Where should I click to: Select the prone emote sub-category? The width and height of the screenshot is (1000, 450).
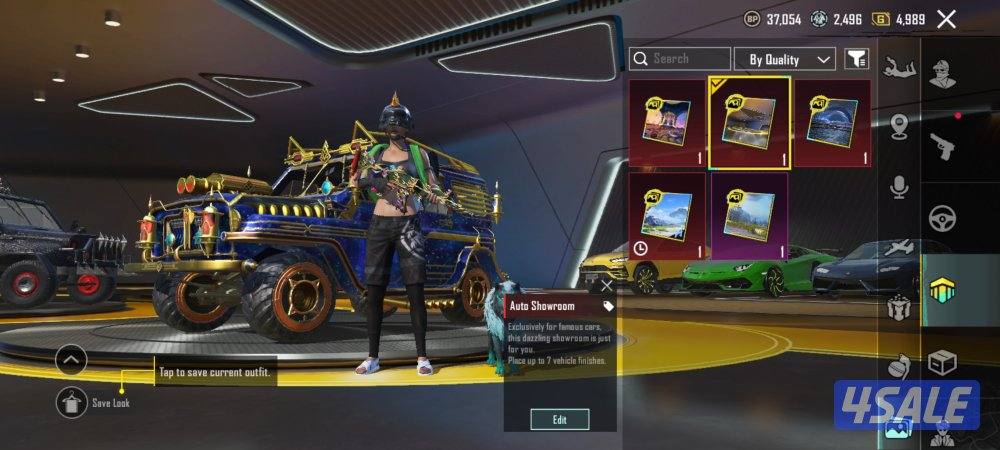click(x=899, y=68)
